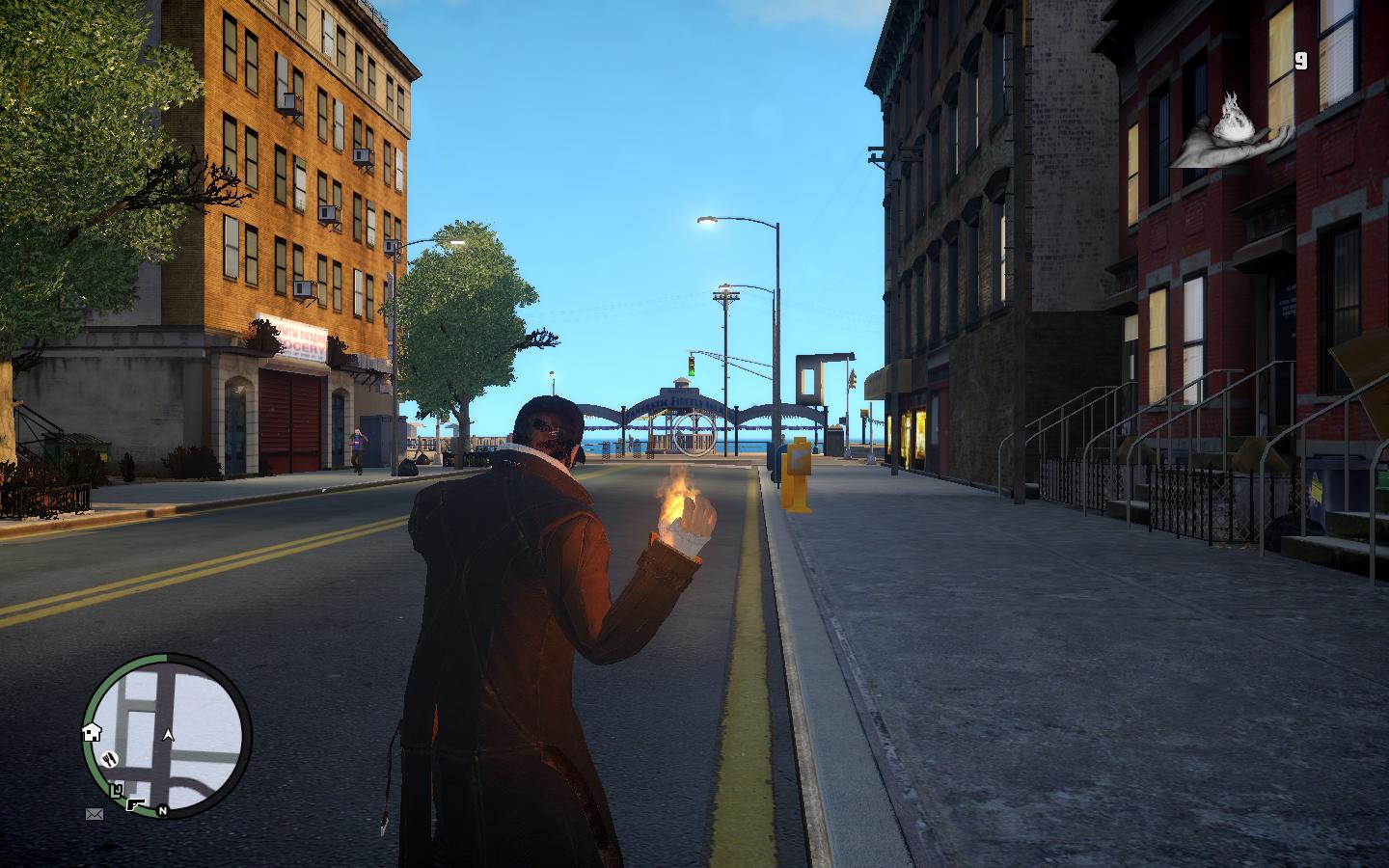Select the restaurant fork-and-knife blip

click(x=109, y=758)
